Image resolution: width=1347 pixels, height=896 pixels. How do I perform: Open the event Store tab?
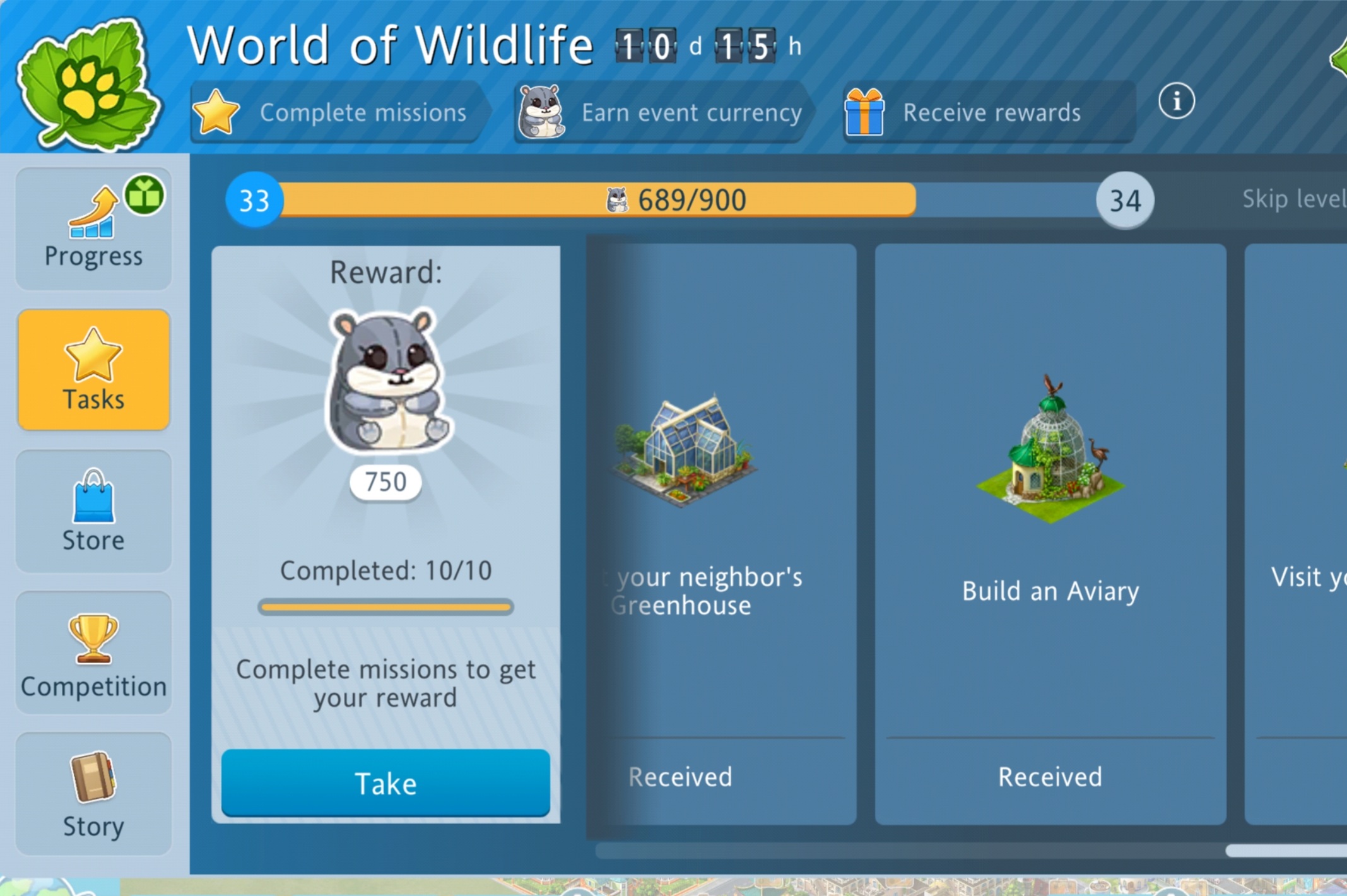pyautogui.click(x=93, y=511)
